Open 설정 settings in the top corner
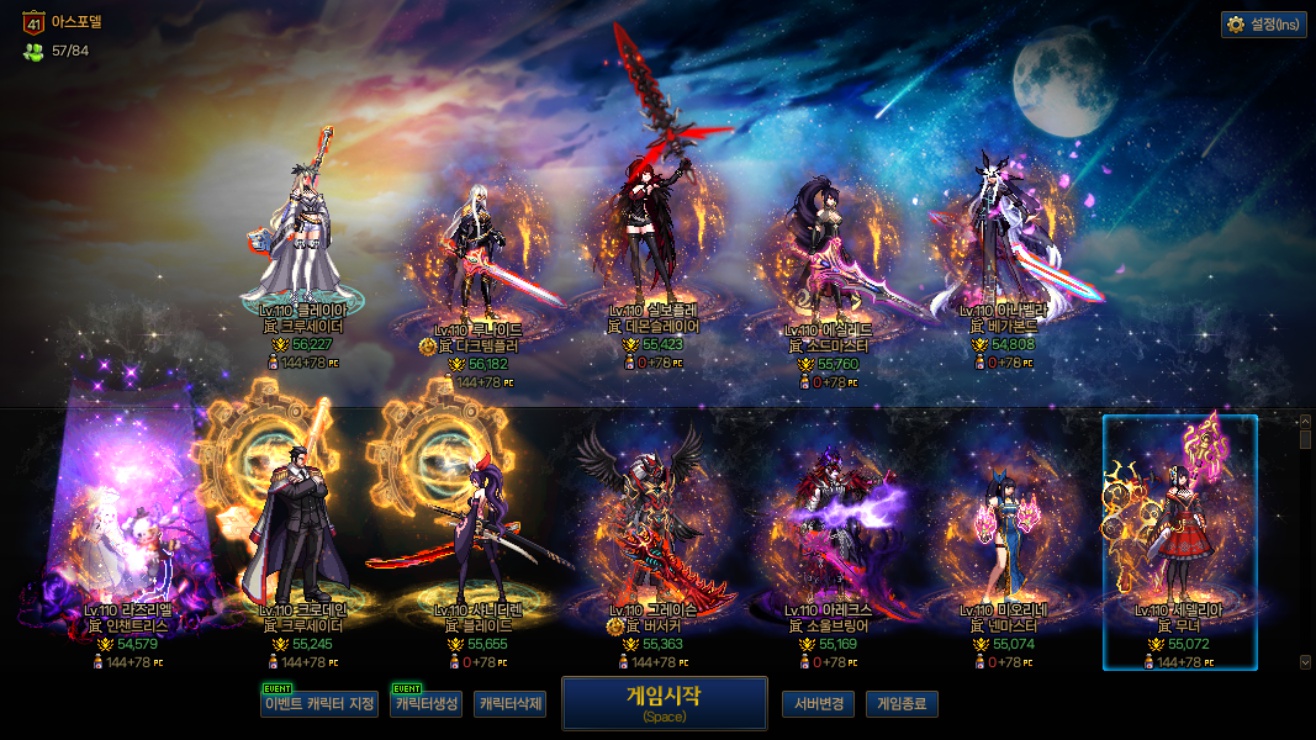 click(1264, 25)
